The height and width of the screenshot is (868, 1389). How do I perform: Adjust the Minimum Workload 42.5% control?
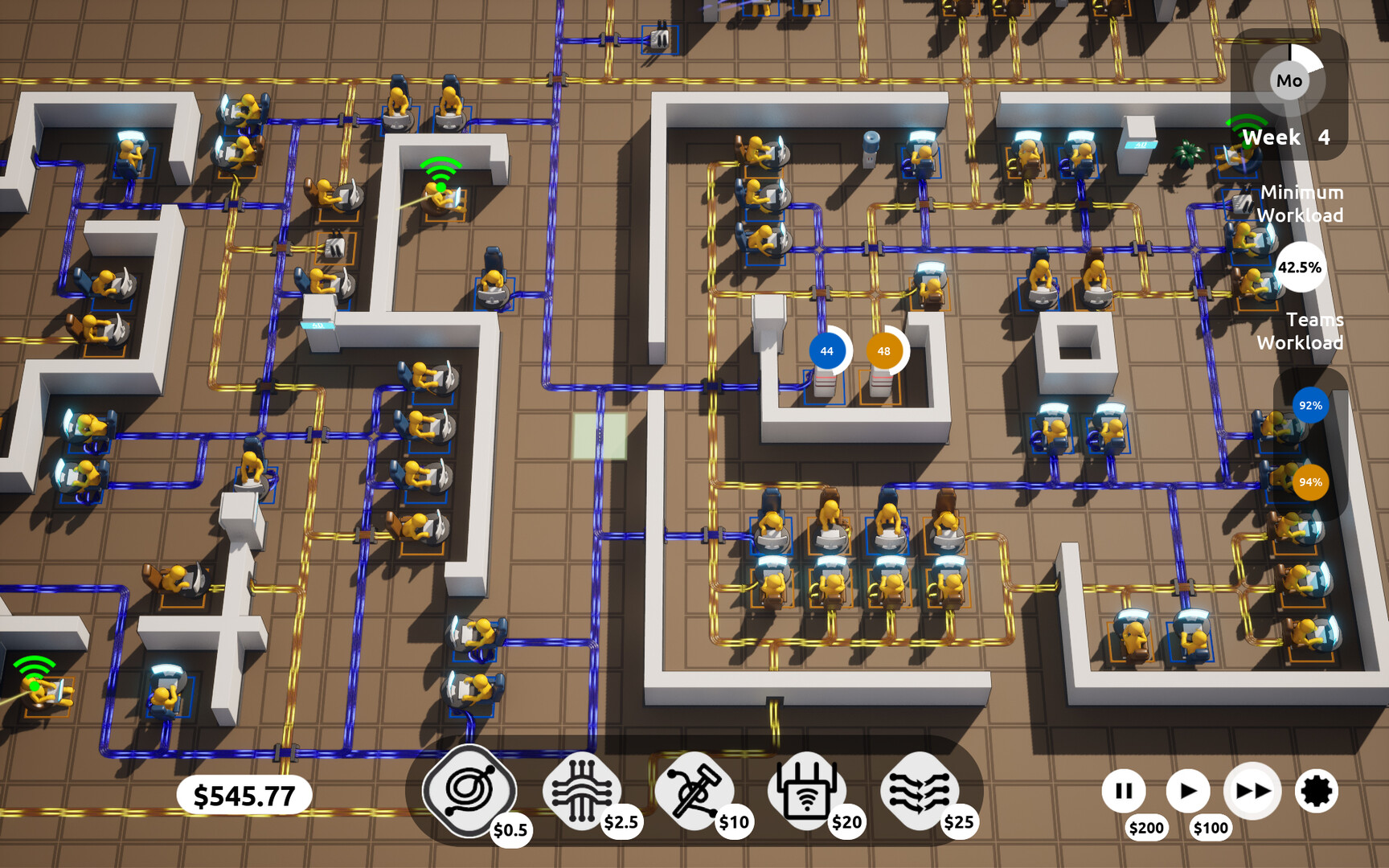click(1300, 268)
